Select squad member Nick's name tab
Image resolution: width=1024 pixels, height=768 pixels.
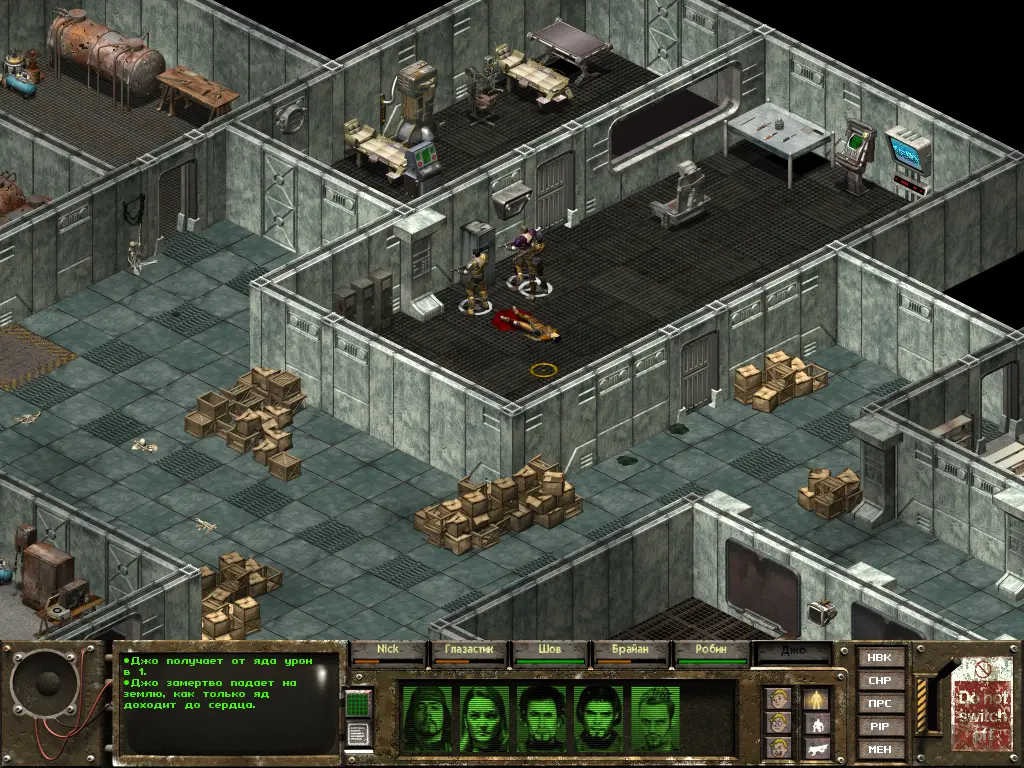(x=388, y=651)
